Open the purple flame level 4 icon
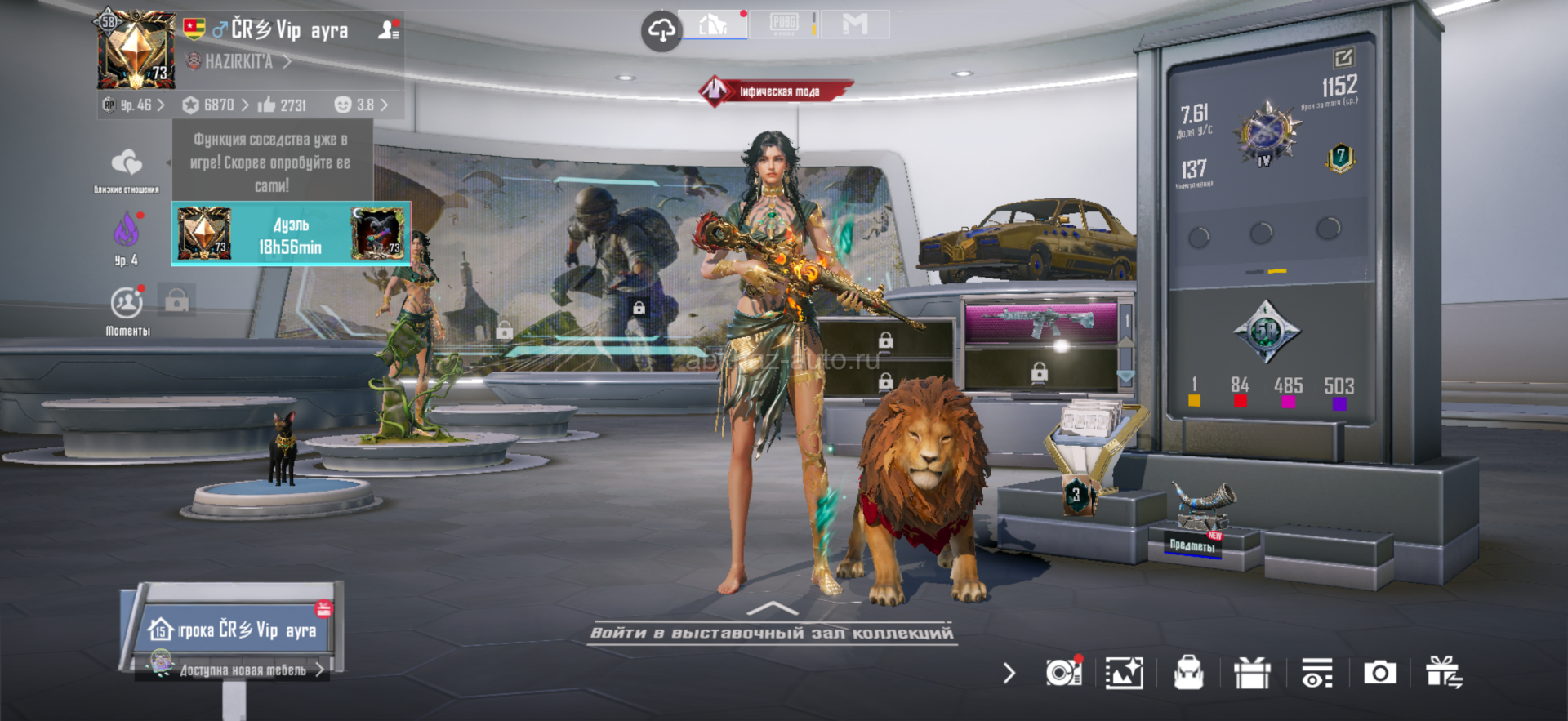1568x721 pixels. tap(127, 232)
